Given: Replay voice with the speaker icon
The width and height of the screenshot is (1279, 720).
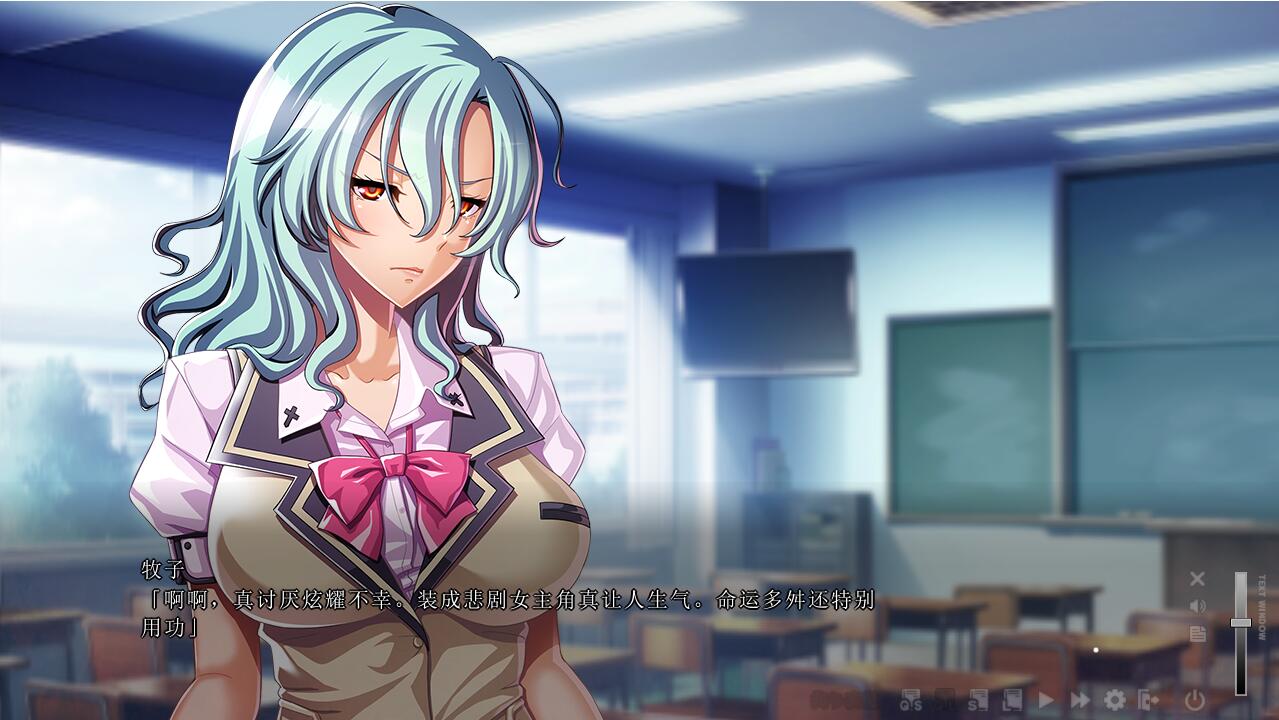Looking at the screenshot, I should click(1197, 606).
